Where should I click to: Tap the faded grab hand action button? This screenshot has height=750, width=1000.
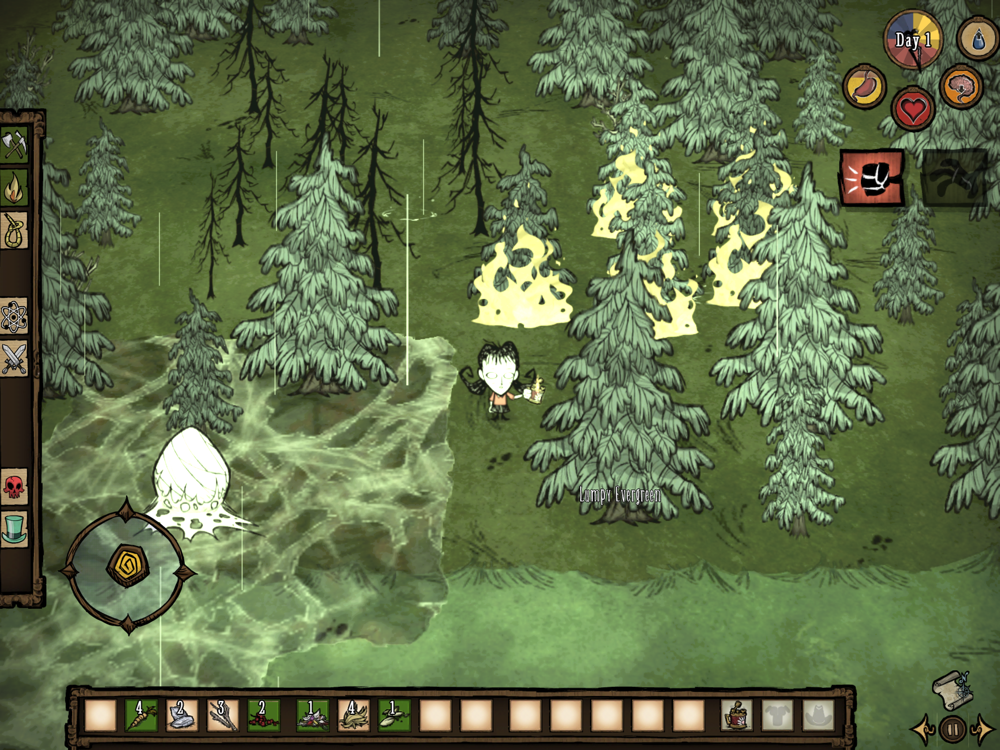(953, 178)
